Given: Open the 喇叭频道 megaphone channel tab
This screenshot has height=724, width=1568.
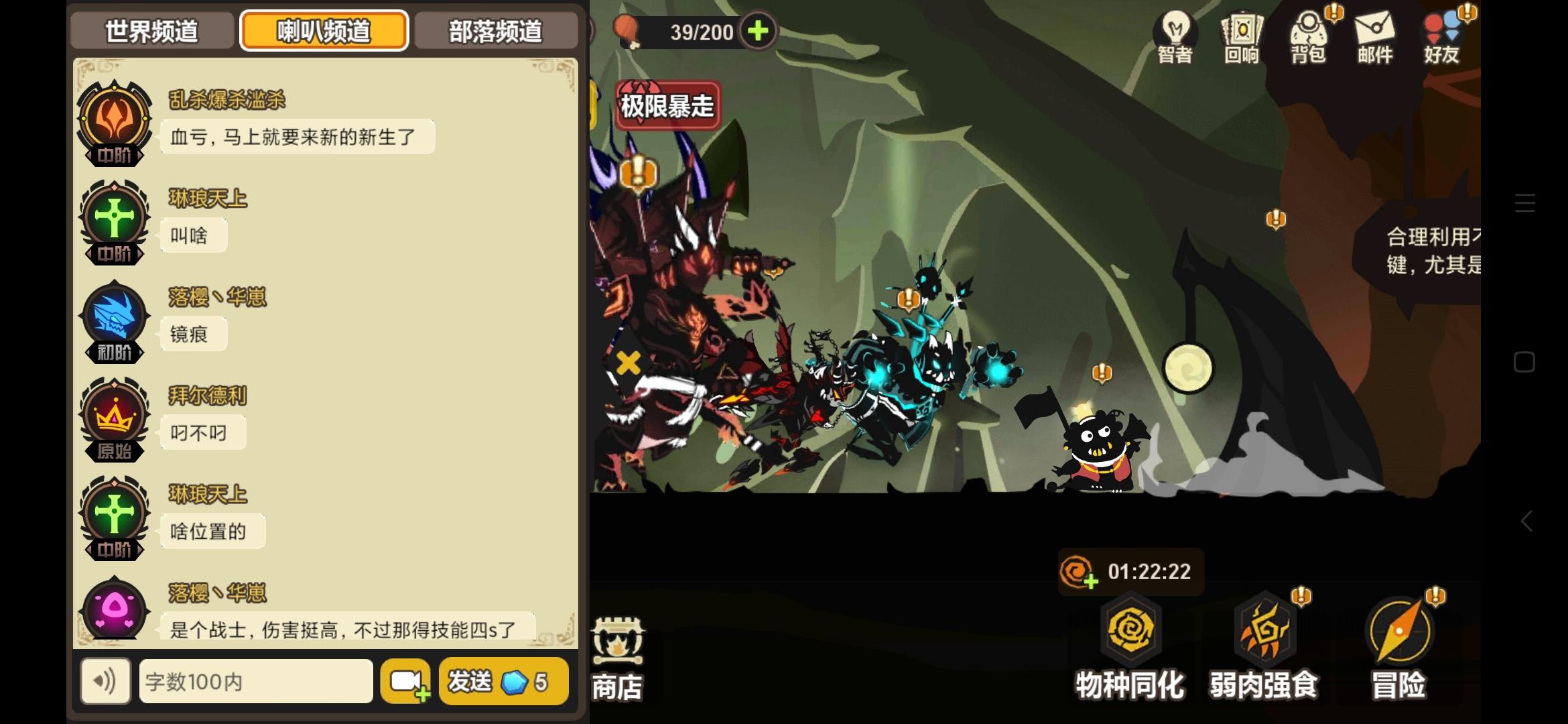Looking at the screenshot, I should pyautogui.click(x=324, y=30).
